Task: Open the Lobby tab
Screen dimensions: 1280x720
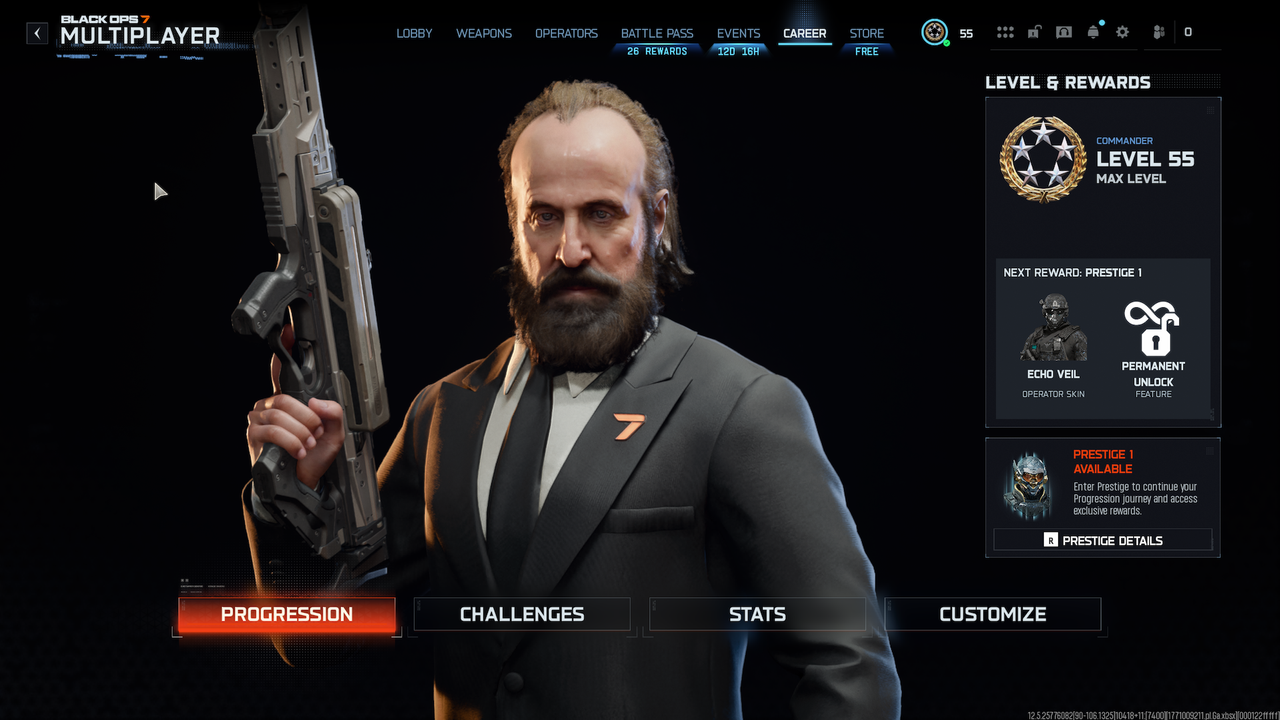Action: (x=414, y=33)
